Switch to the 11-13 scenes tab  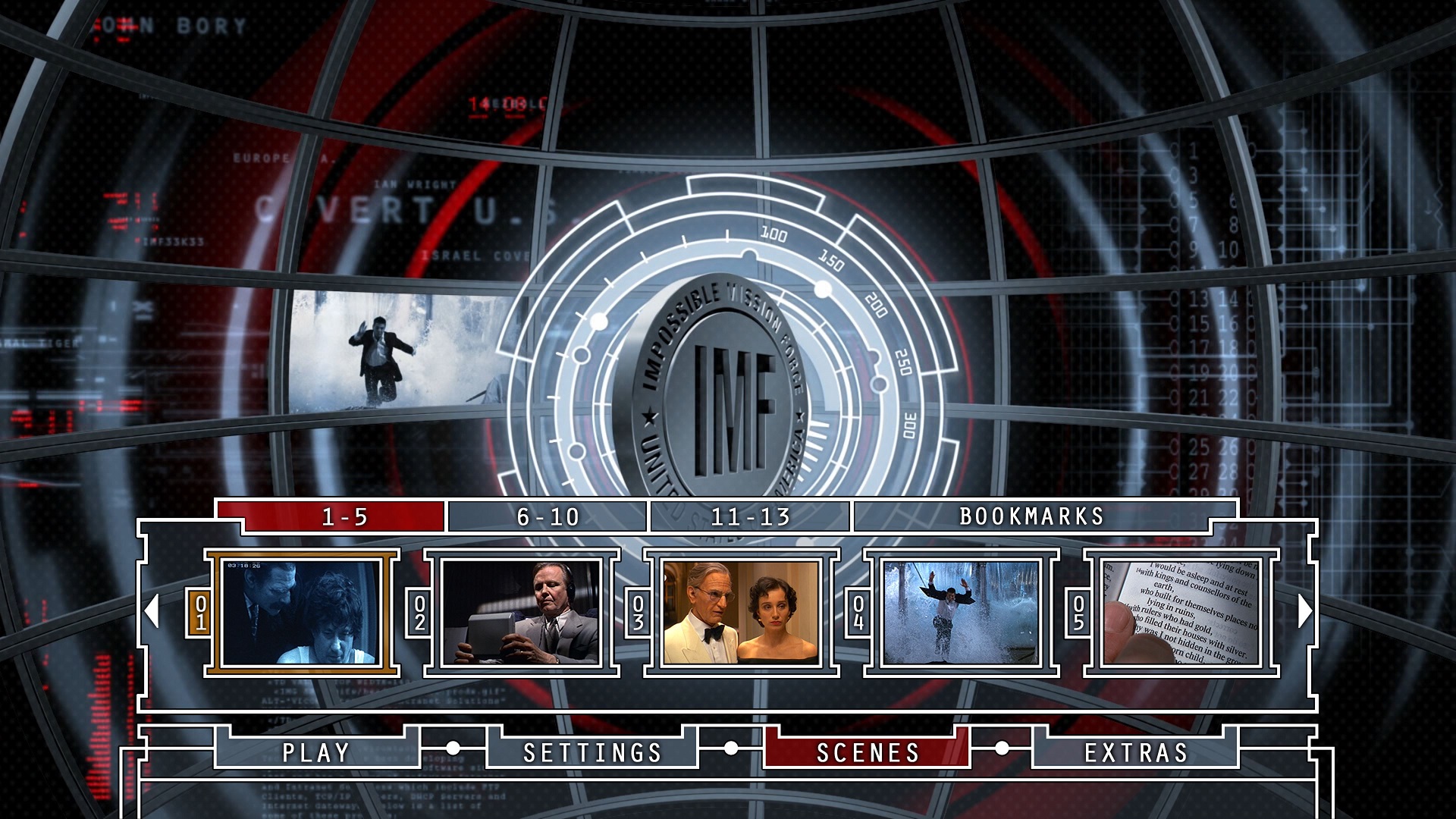click(x=751, y=516)
